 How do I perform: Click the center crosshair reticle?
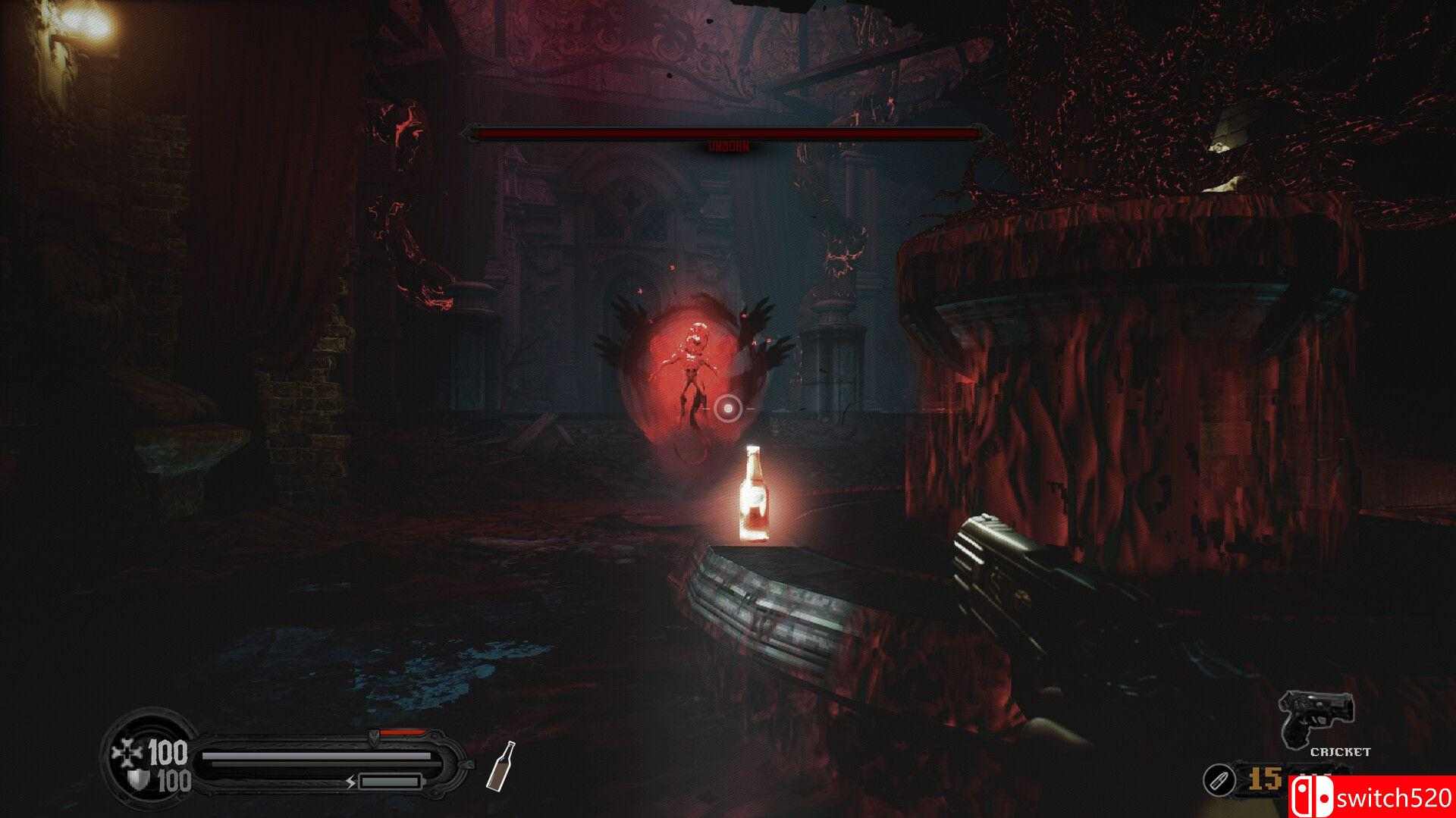coord(728,410)
